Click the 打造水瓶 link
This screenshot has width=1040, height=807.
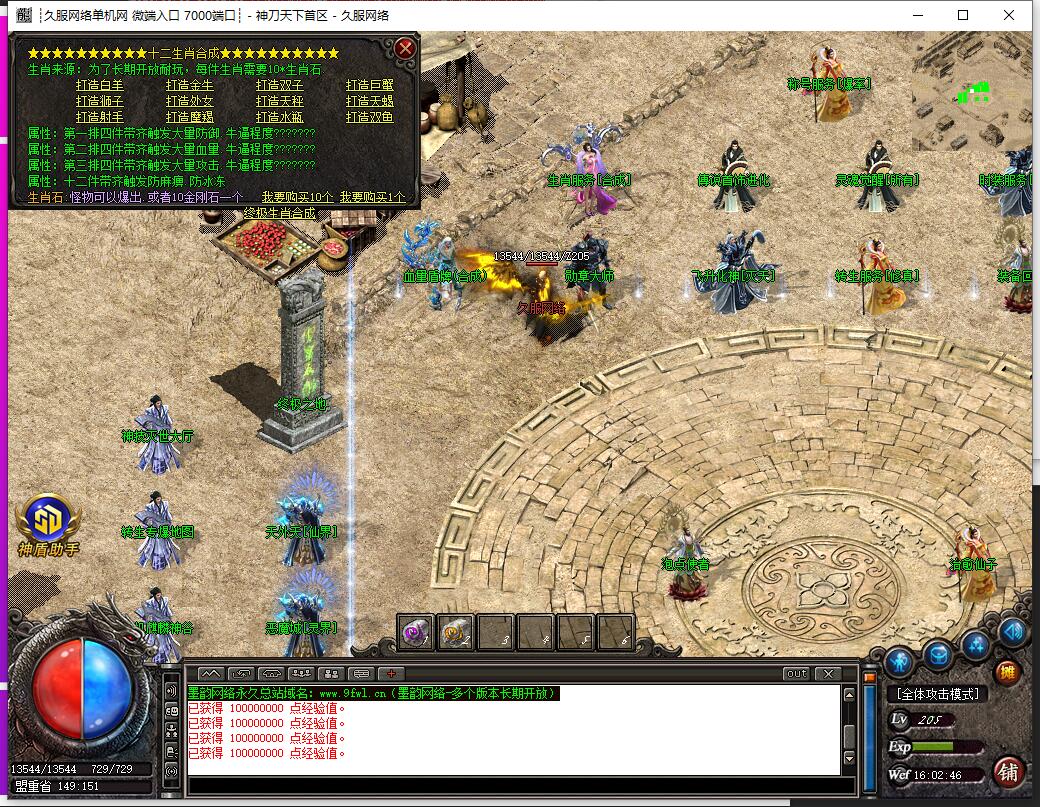(x=279, y=118)
